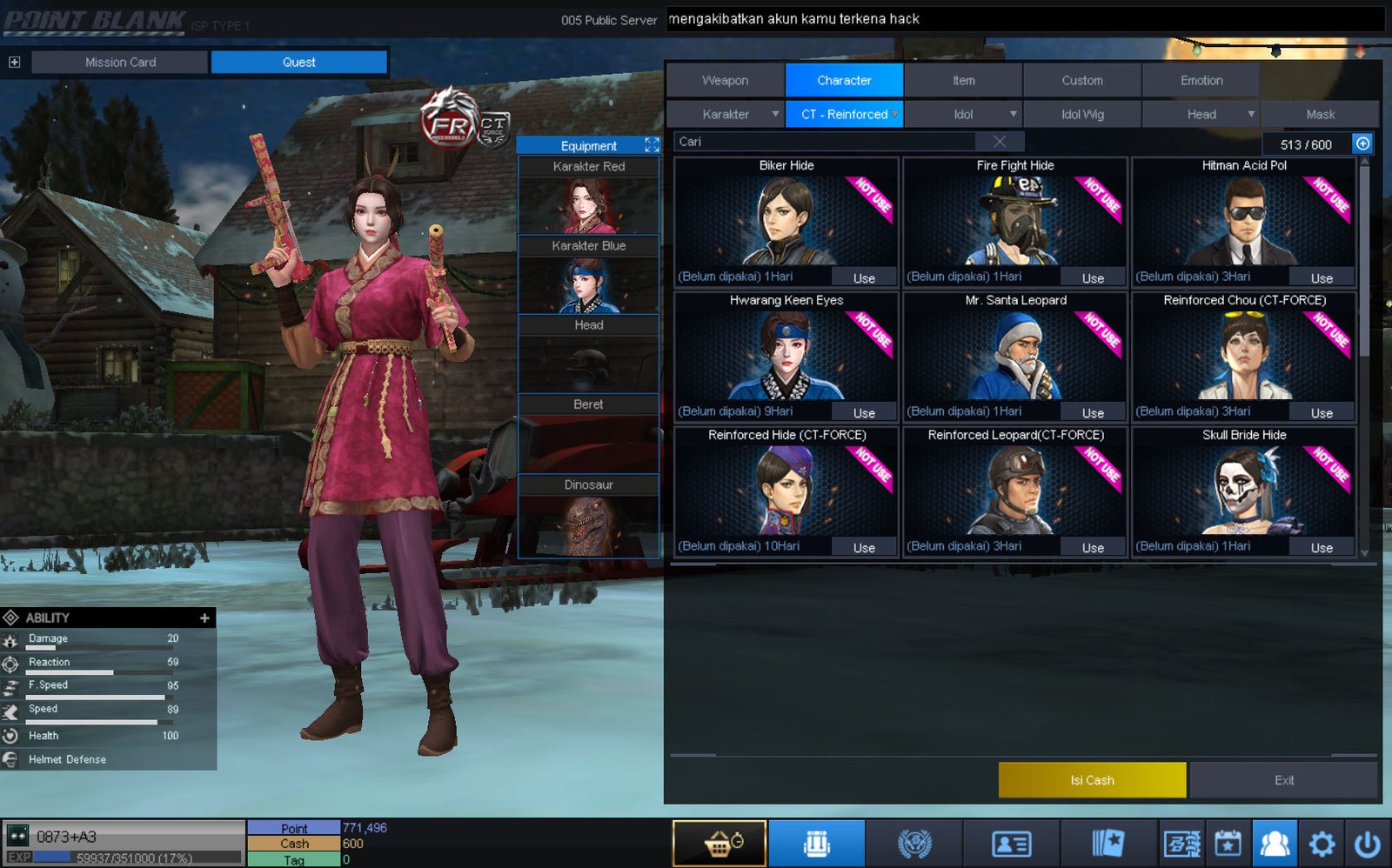This screenshot has height=868, width=1392.
Task: Use the Hwarang Keen Eyes character
Action: [863, 413]
